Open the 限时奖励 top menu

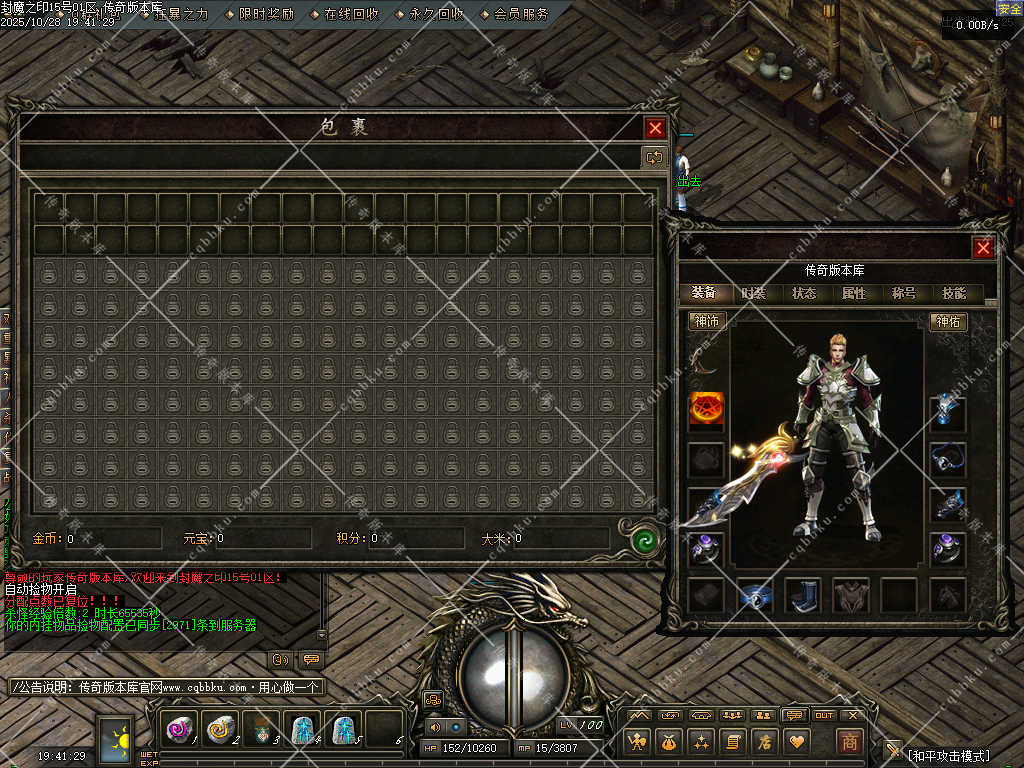click(x=266, y=14)
